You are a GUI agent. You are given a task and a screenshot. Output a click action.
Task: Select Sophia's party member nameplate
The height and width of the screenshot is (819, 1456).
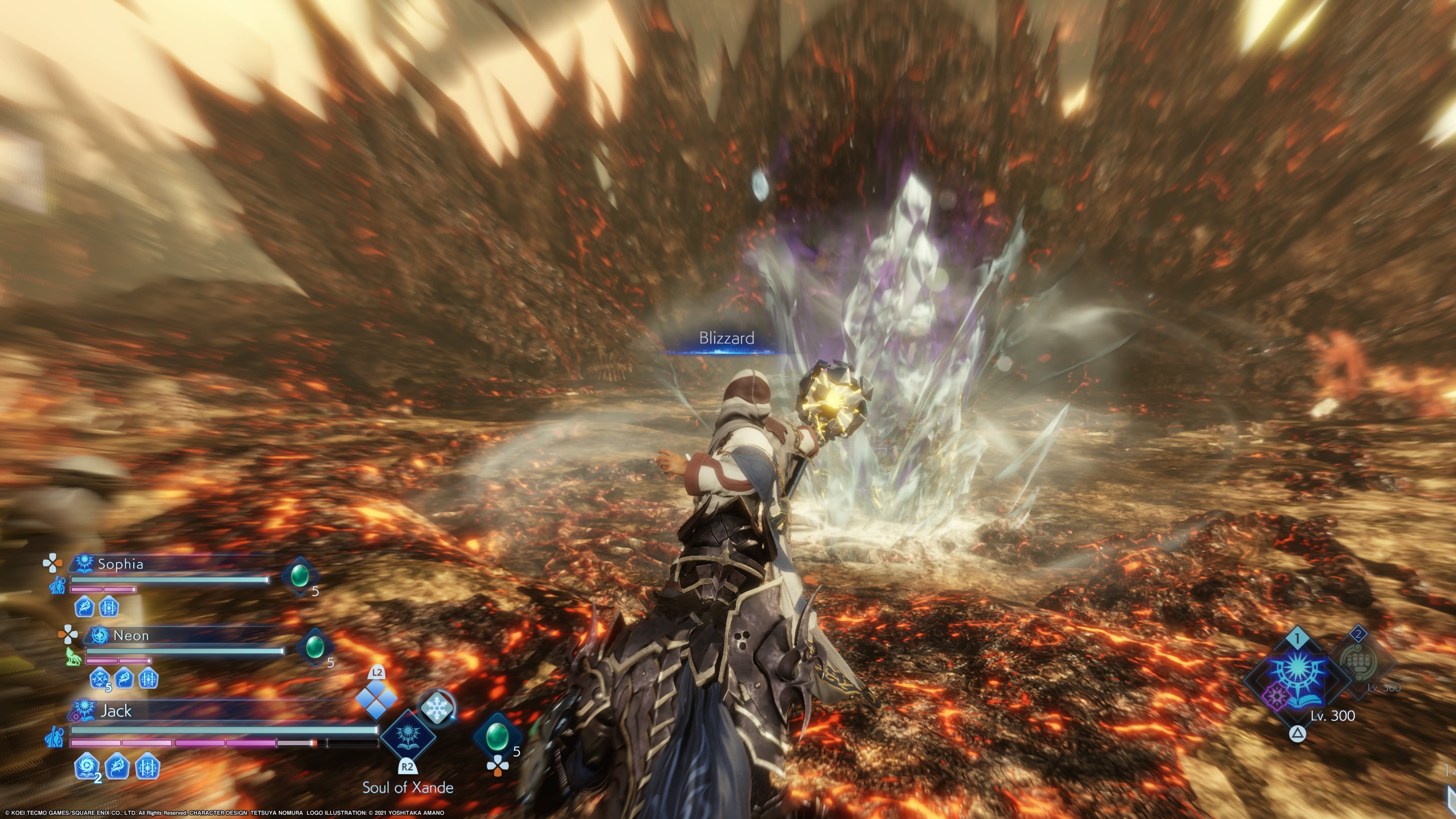click(x=121, y=563)
